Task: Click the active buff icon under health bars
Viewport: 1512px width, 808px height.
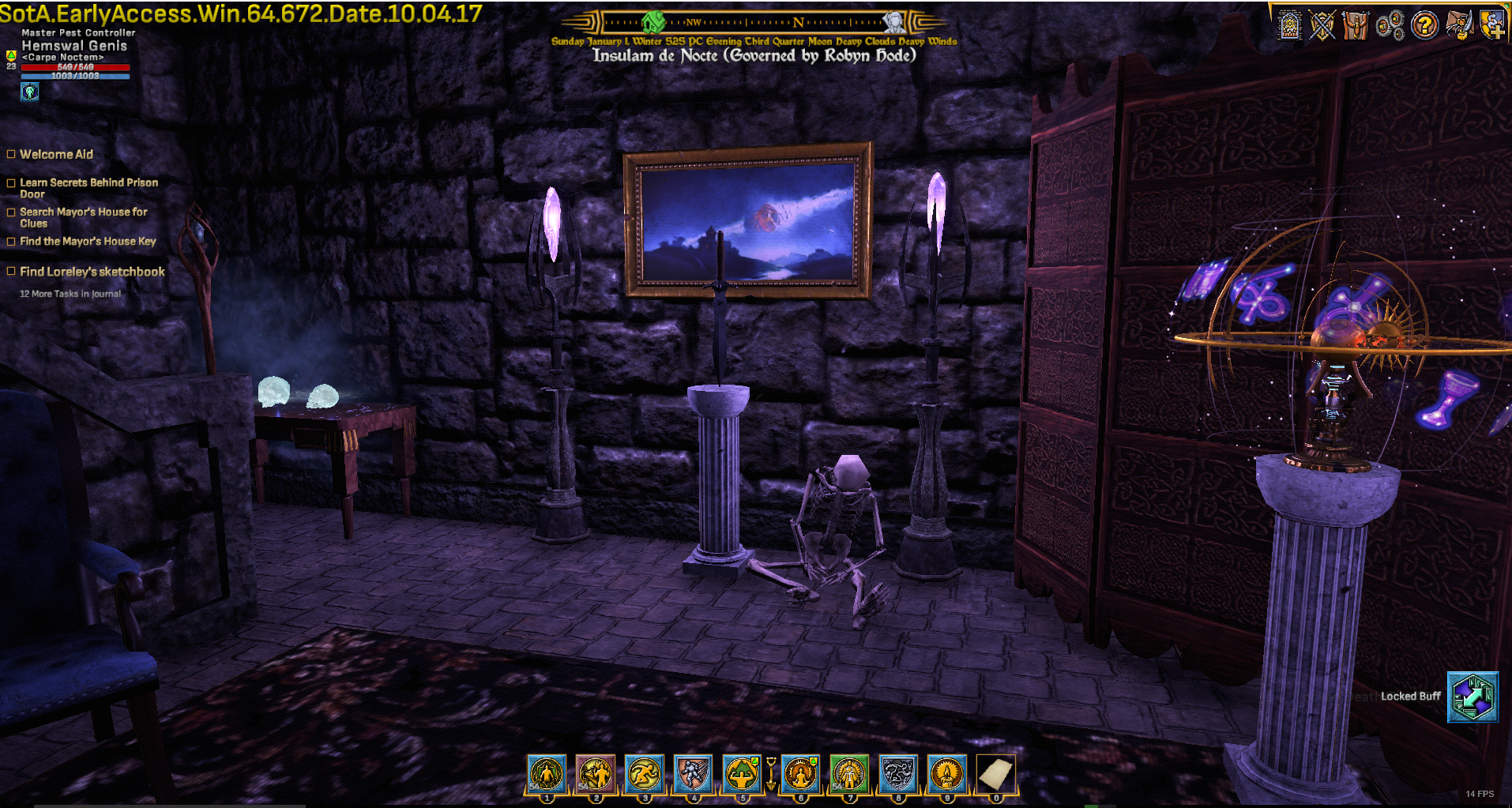Action: coord(29,92)
